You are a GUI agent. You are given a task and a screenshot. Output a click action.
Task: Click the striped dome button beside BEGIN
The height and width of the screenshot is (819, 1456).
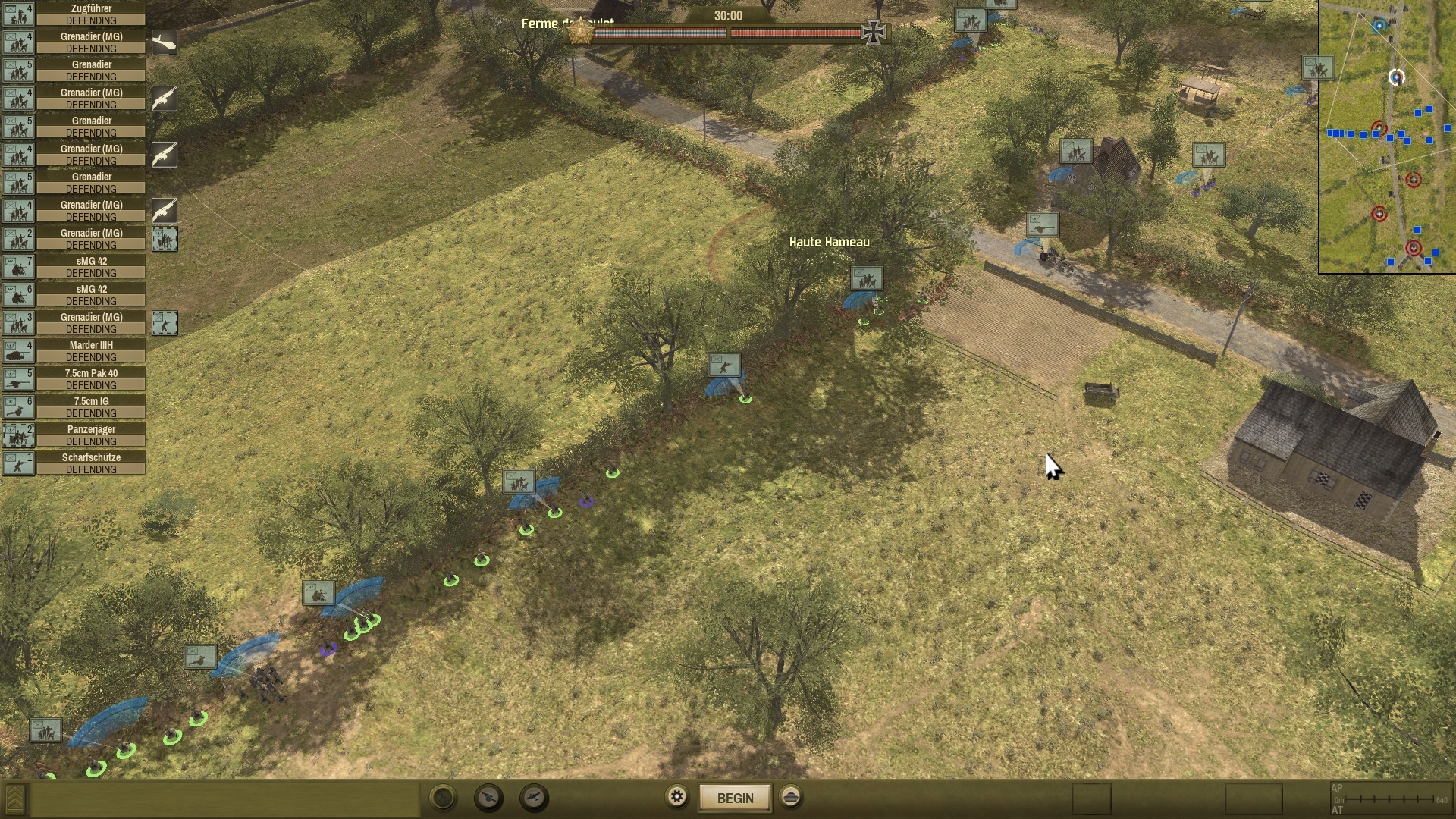tap(790, 797)
